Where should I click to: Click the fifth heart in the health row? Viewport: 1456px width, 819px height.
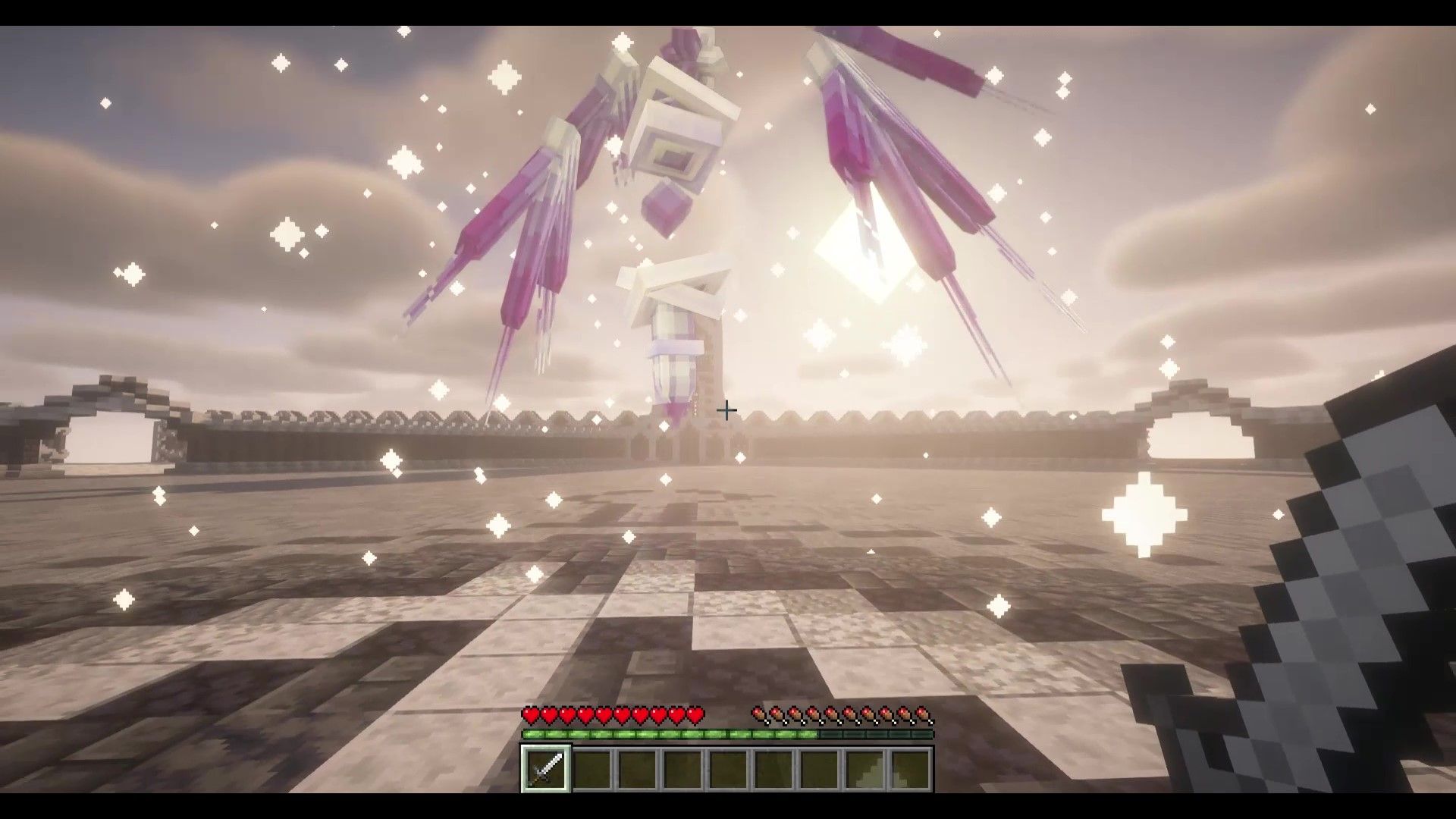pos(605,714)
